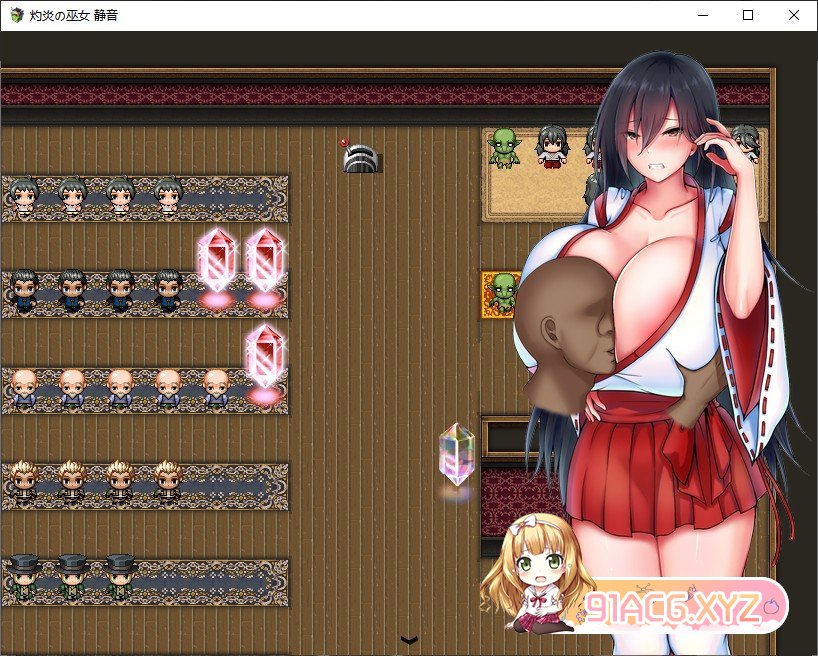Maximize the game window
The height and width of the screenshot is (656, 818).
click(x=748, y=15)
